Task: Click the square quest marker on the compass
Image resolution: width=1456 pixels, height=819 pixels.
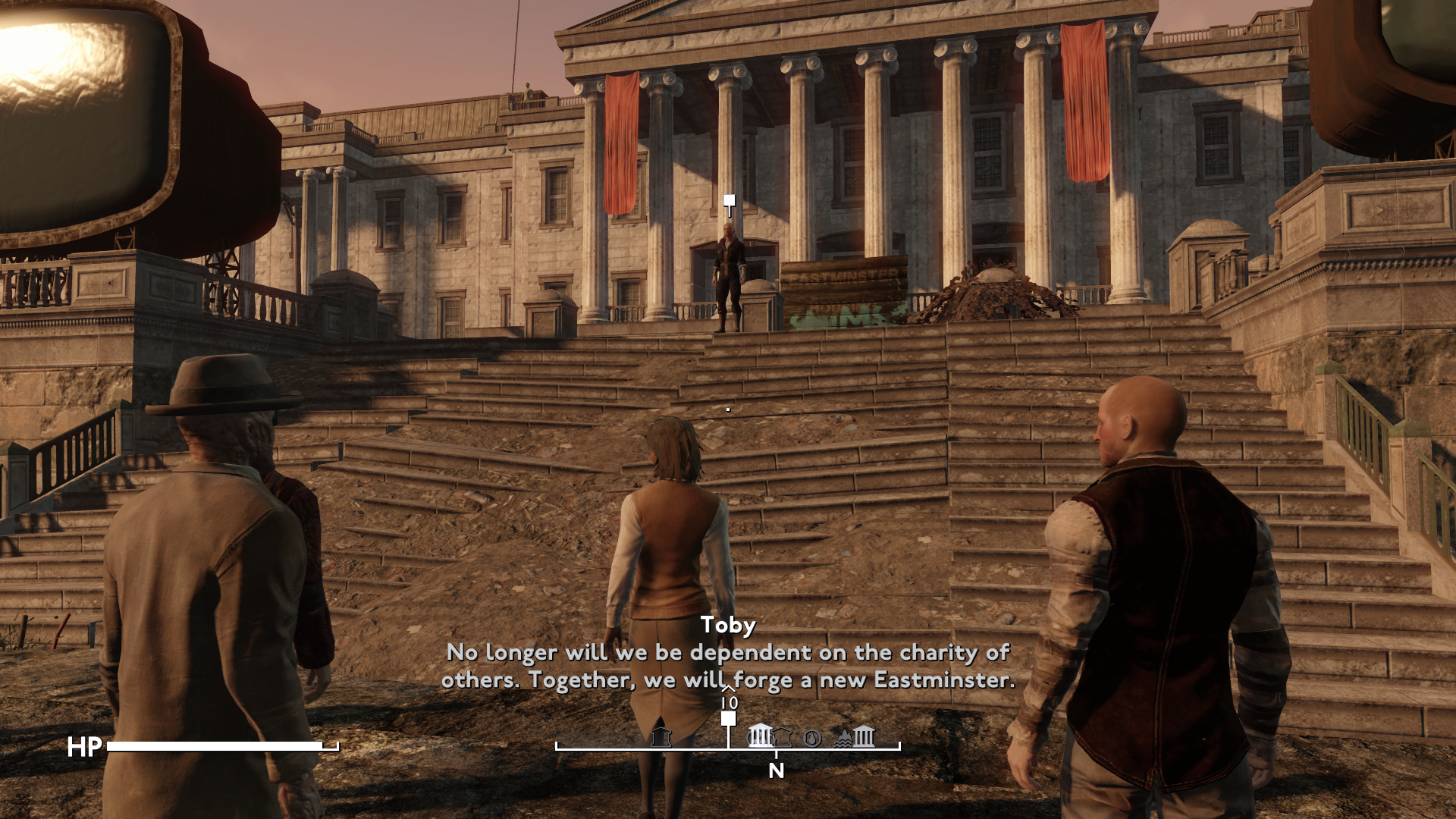Action: [x=728, y=719]
